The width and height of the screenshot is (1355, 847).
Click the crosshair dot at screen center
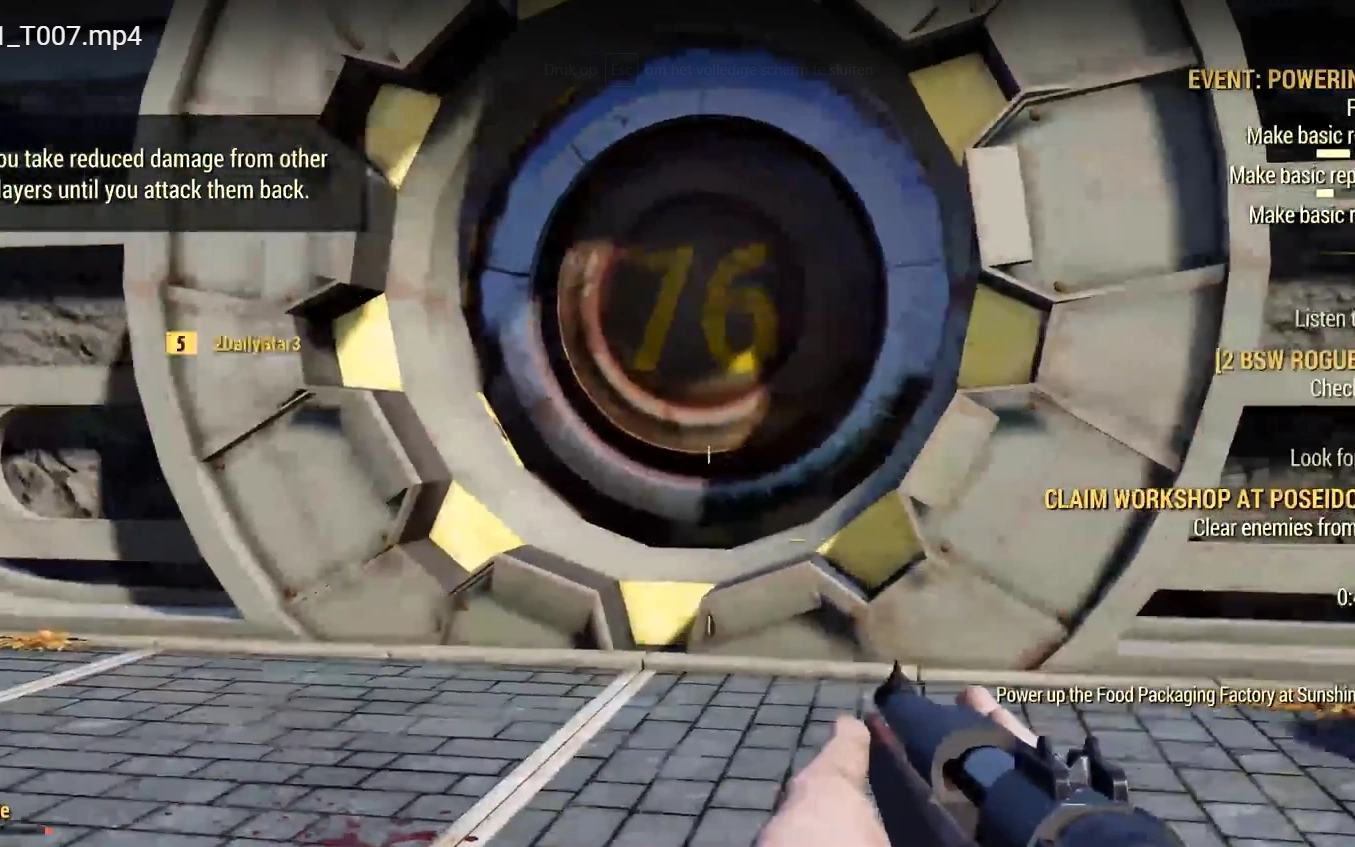tap(707, 456)
